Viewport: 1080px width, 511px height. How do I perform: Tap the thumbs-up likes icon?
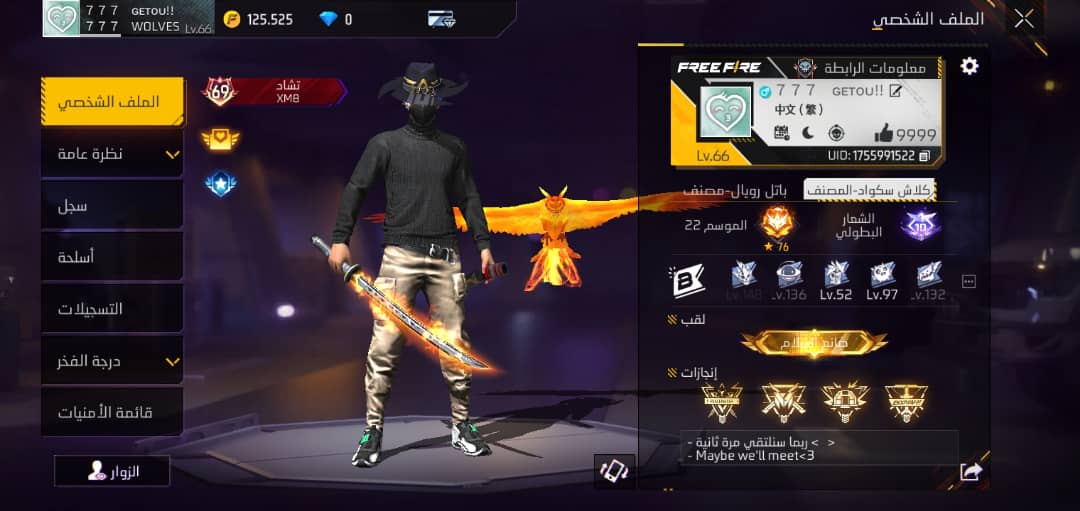pyautogui.click(x=885, y=134)
